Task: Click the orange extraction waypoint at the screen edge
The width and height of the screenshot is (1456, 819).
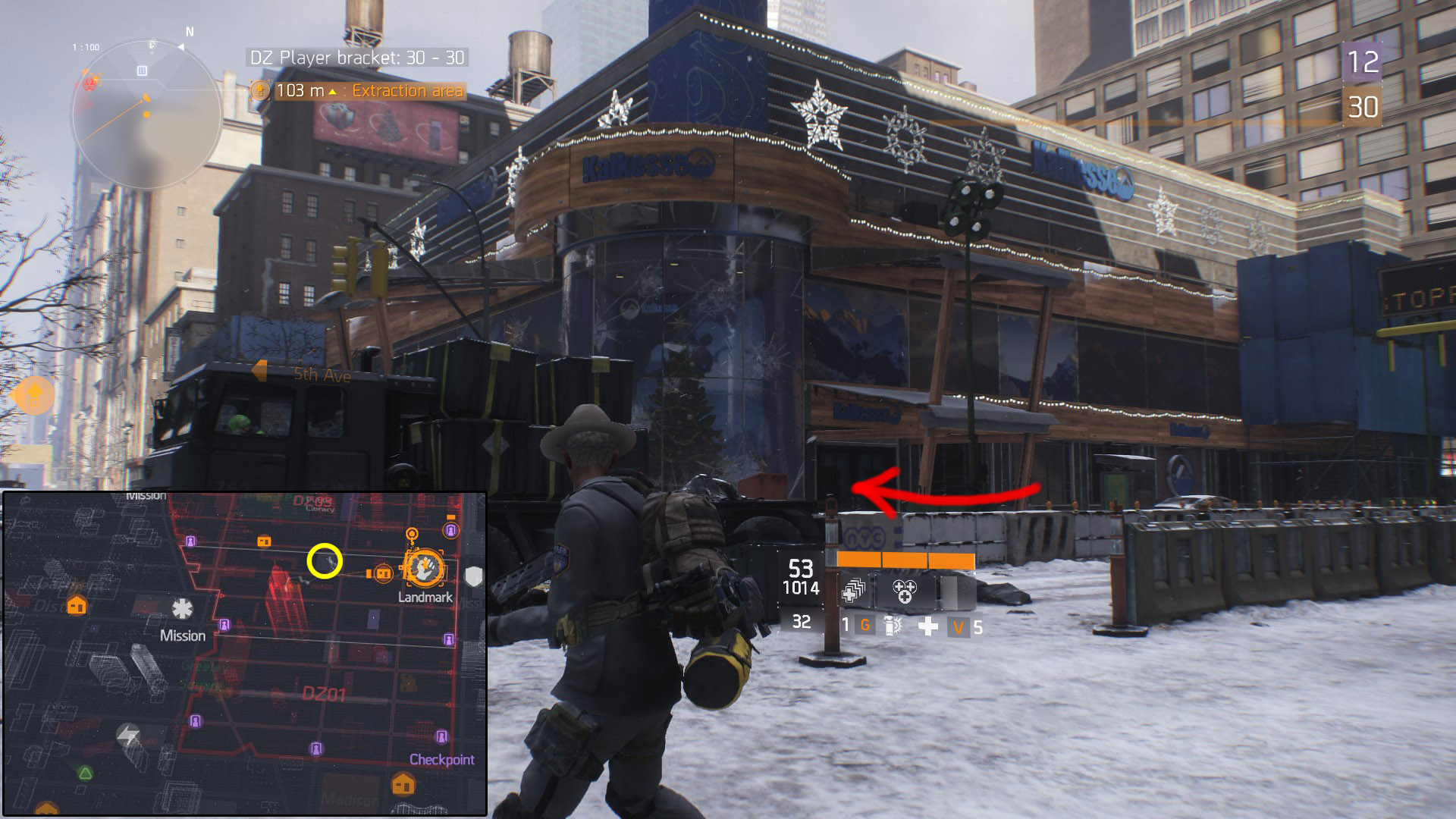Action: tap(34, 394)
